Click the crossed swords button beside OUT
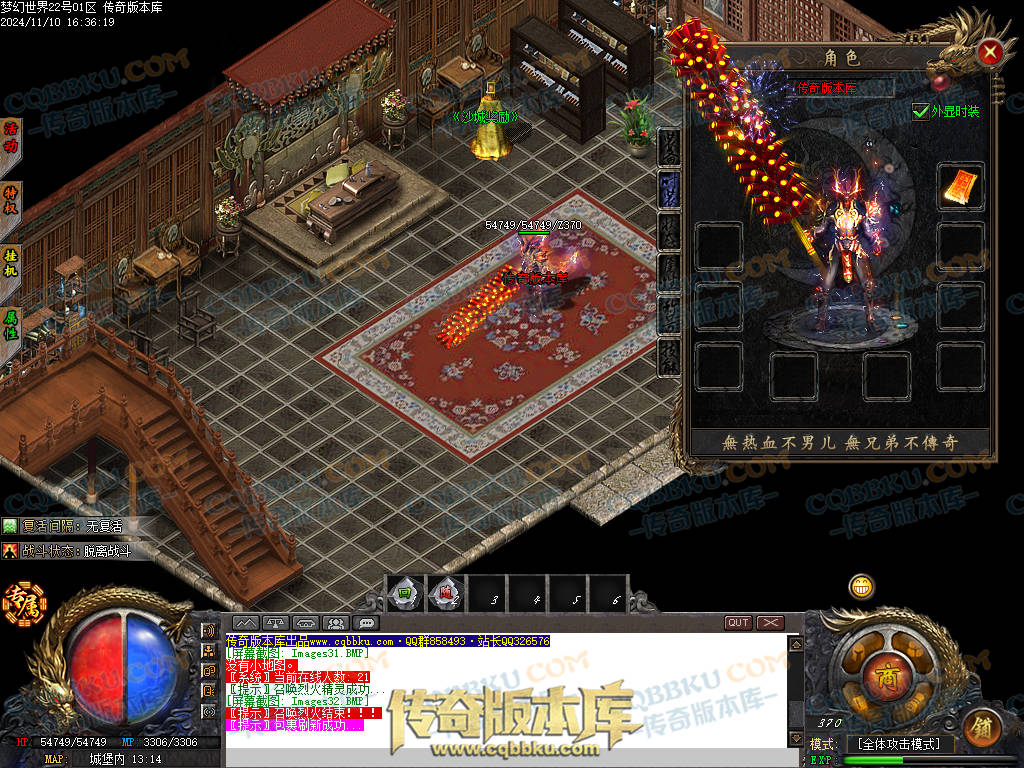 click(770, 623)
